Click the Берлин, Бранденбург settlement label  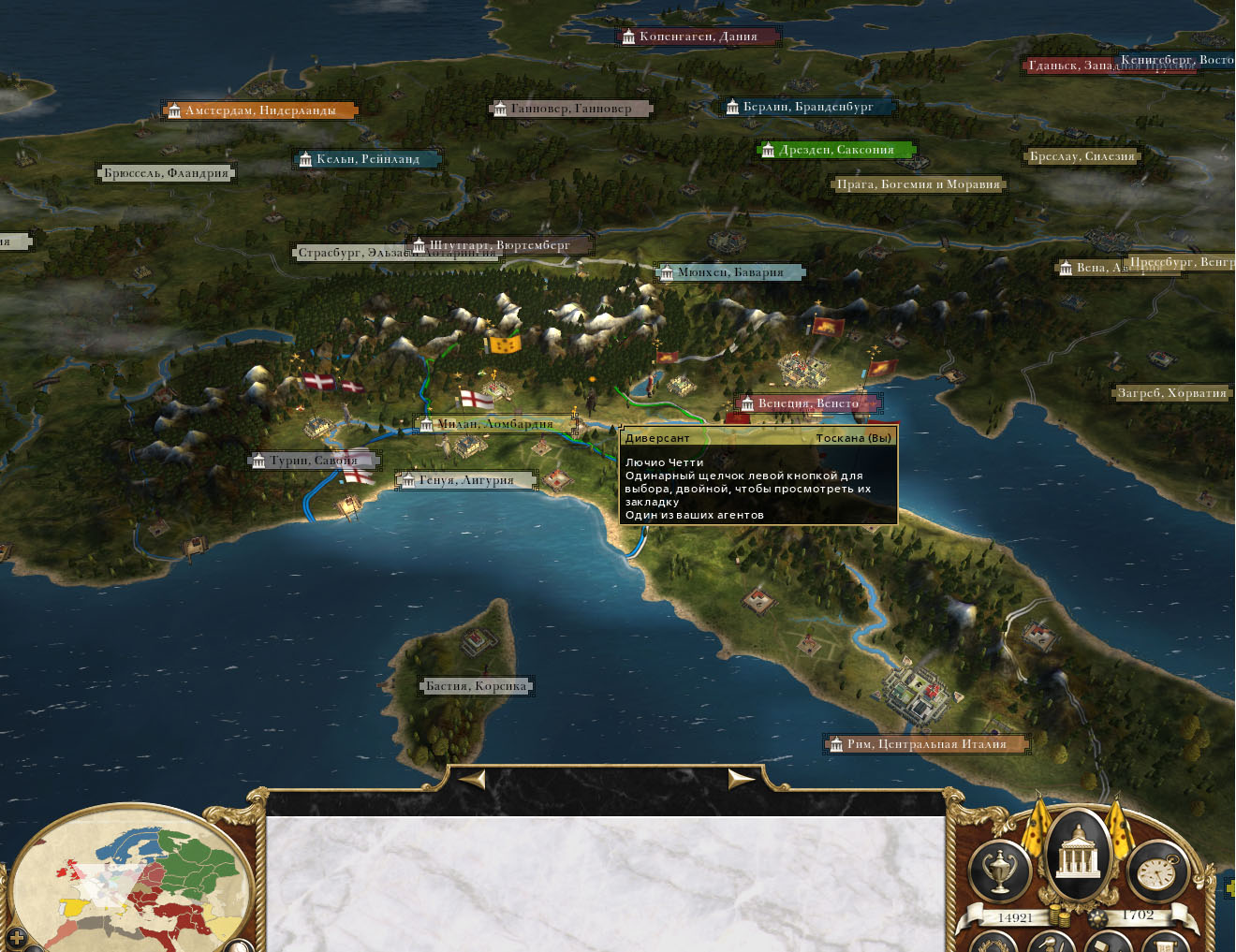pos(806,107)
